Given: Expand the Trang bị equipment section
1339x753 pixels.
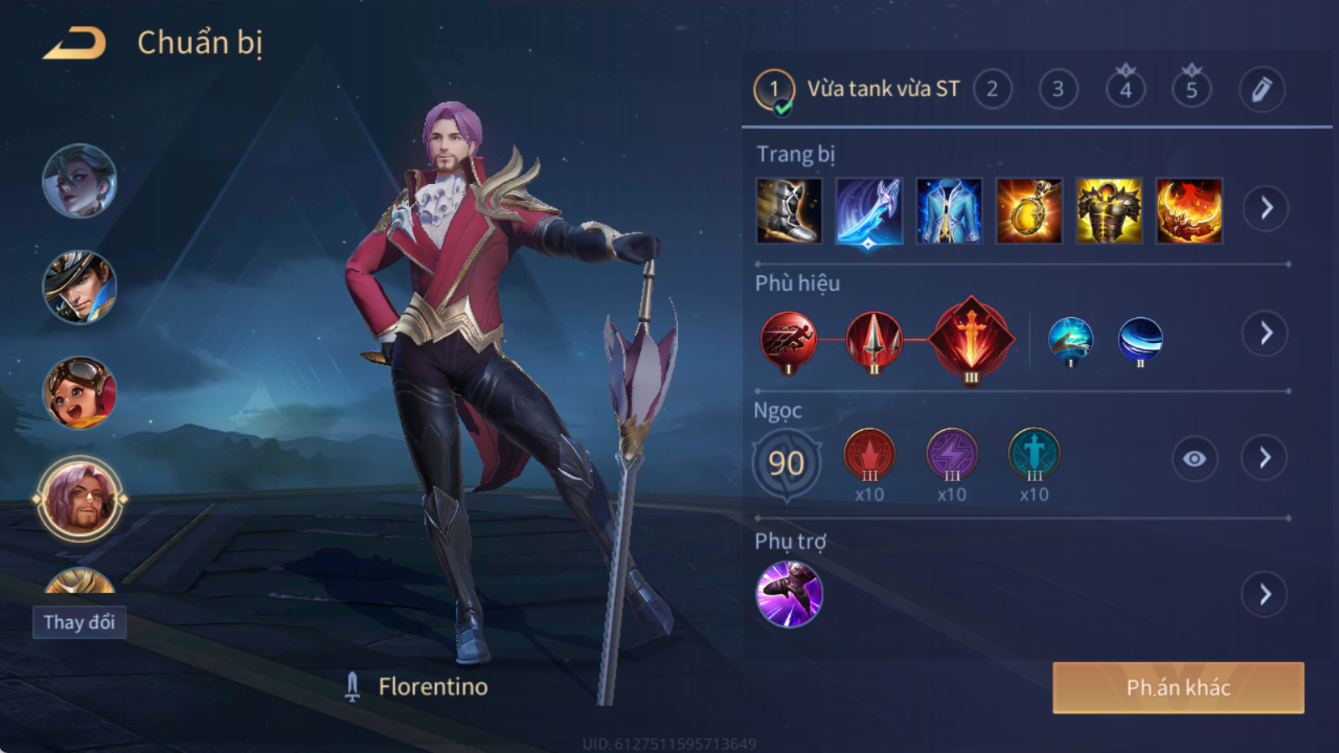Looking at the screenshot, I should pyautogui.click(x=1265, y=208).
